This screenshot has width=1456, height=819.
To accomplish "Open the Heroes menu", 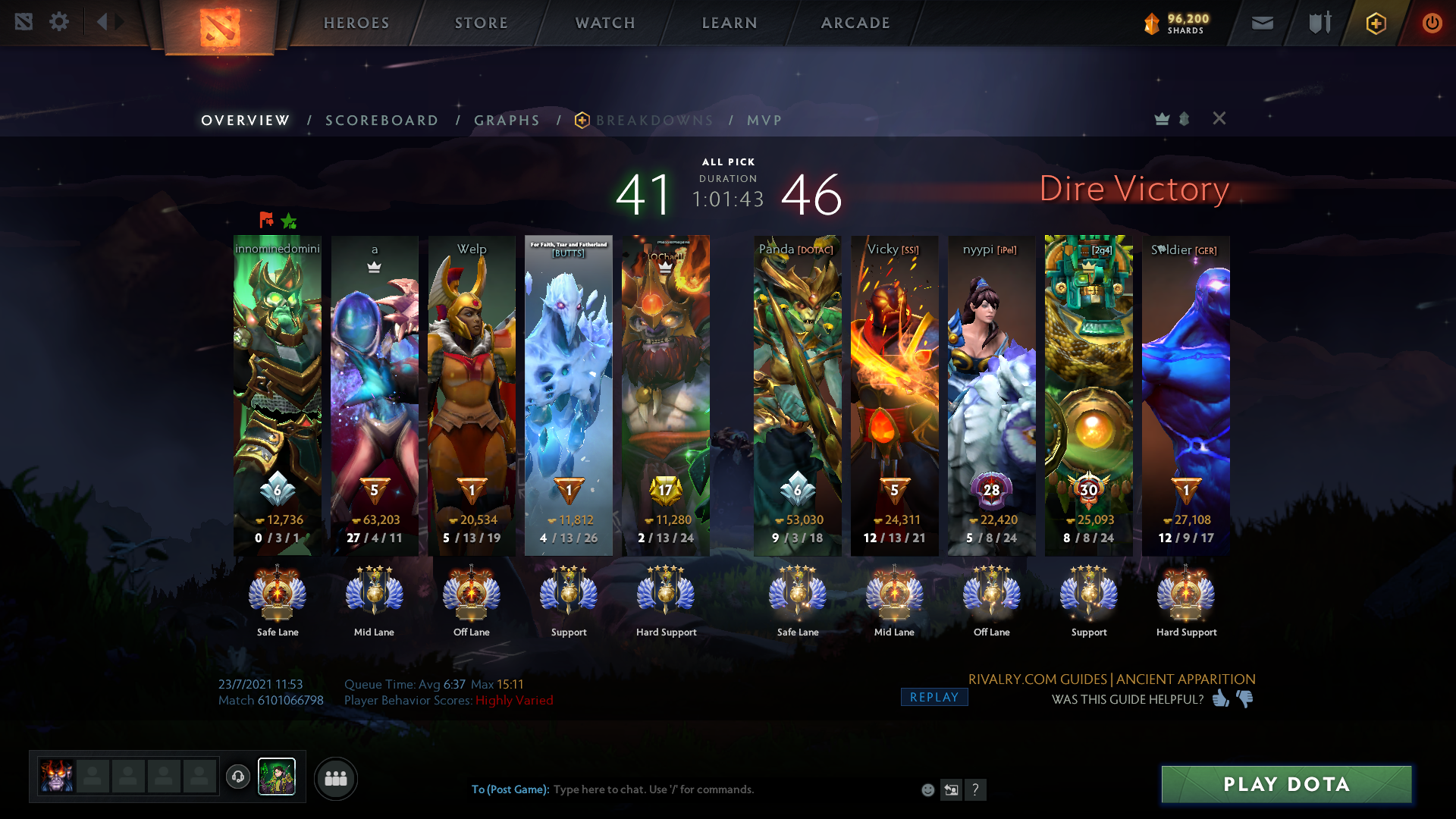I will coord(356,23).
